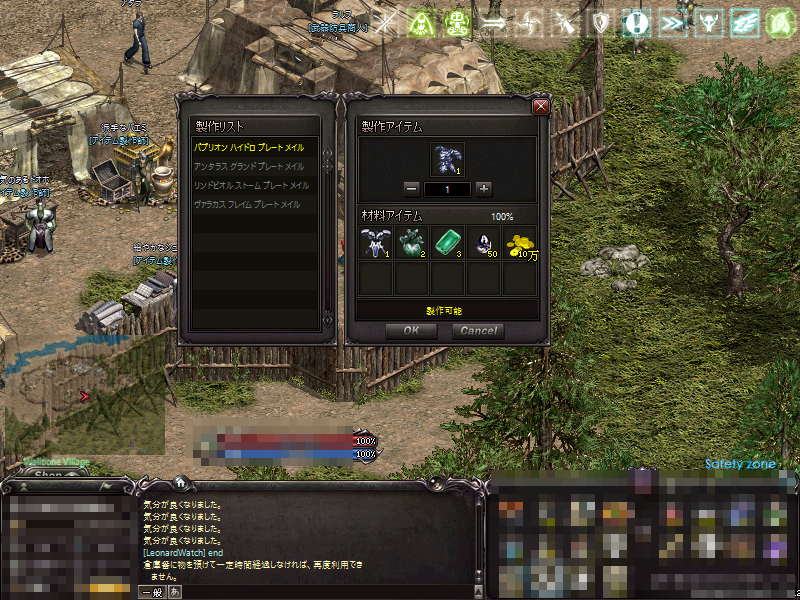Cancel the crafting dialog

pos(478,331)
